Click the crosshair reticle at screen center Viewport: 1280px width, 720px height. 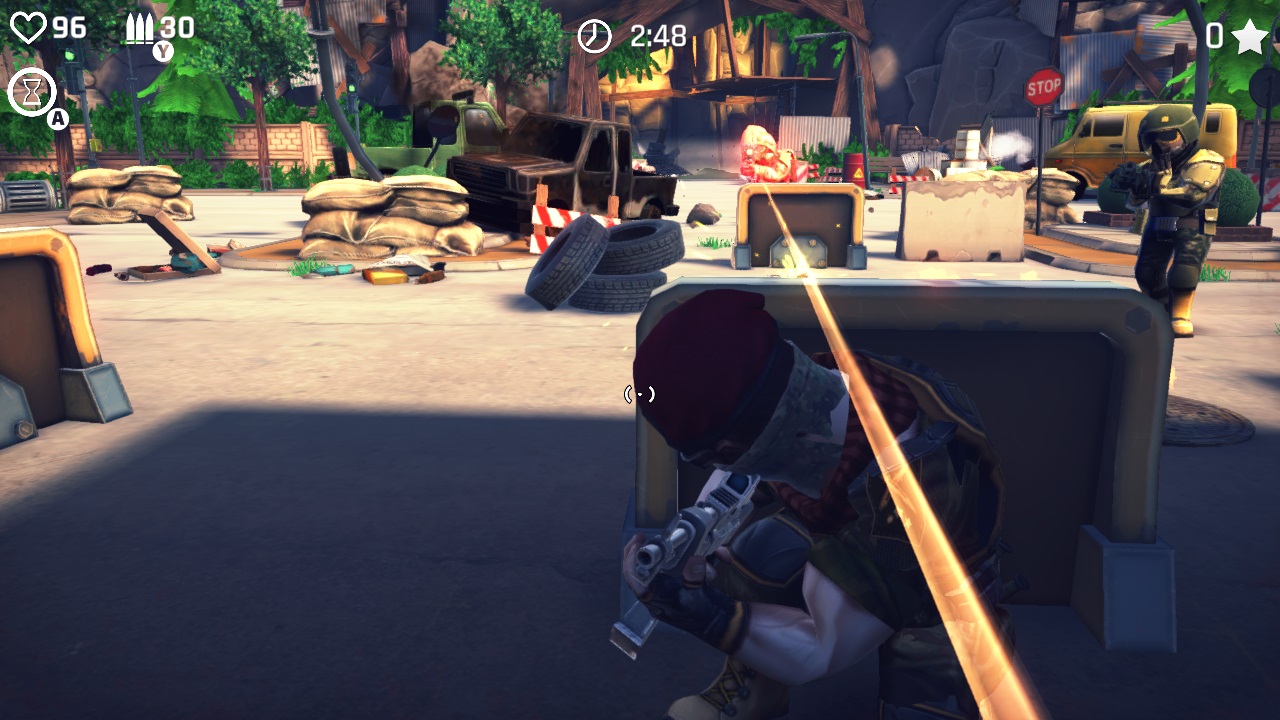pyautogui.click(x=640, y=394)
